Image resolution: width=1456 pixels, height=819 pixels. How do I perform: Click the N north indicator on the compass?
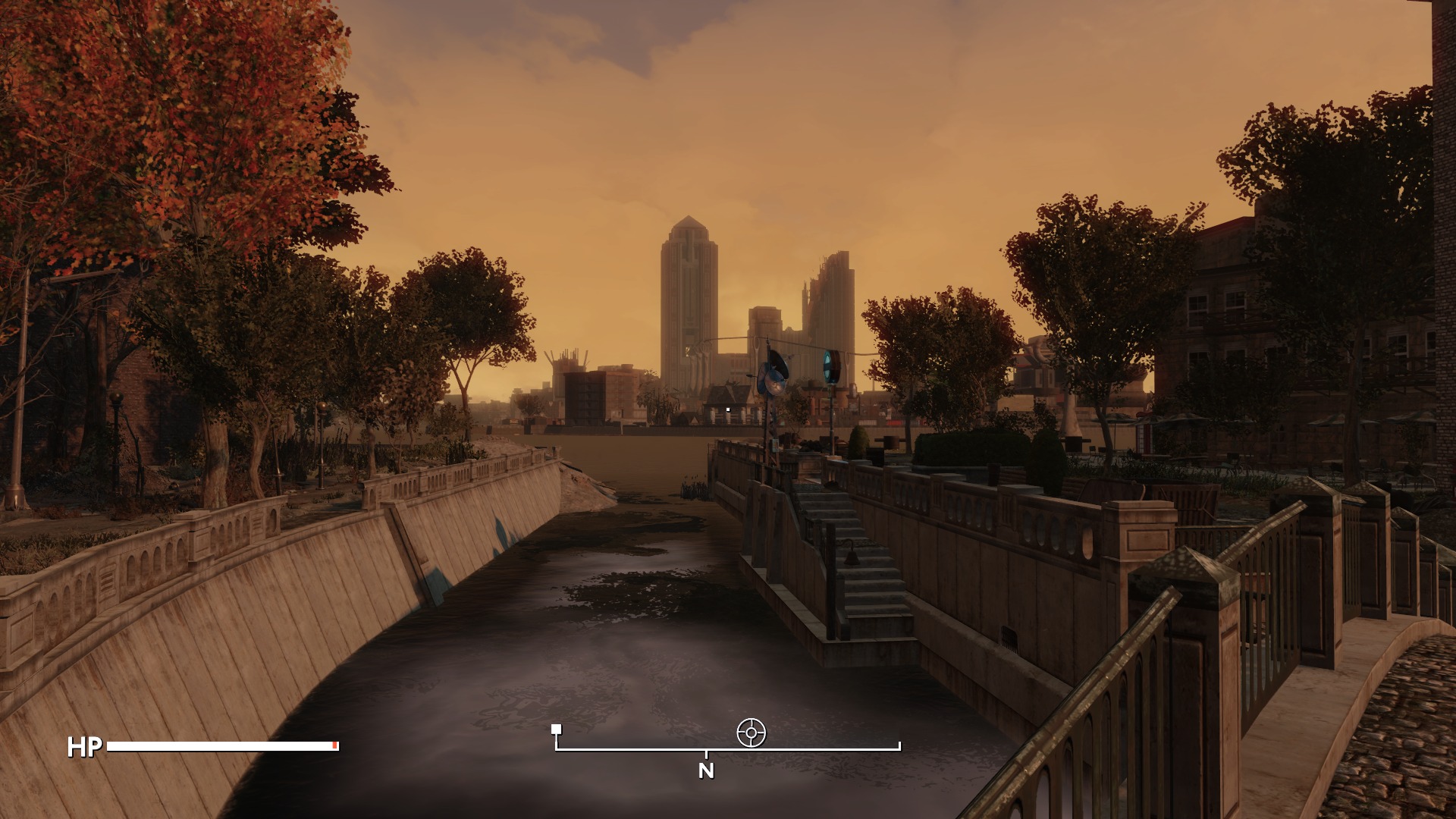[706, 770]
